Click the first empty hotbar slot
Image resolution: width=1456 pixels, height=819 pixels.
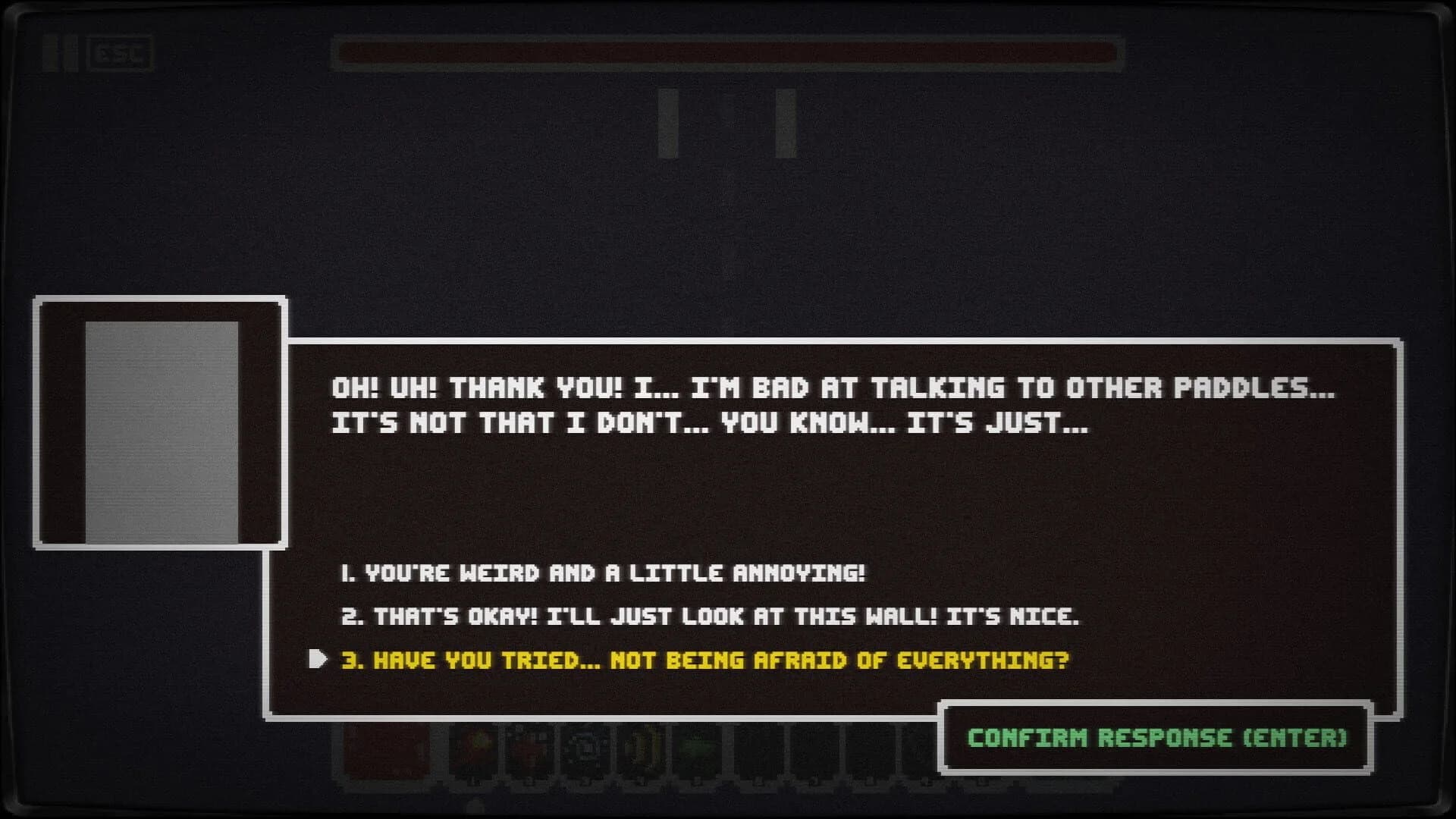point(755,751)
